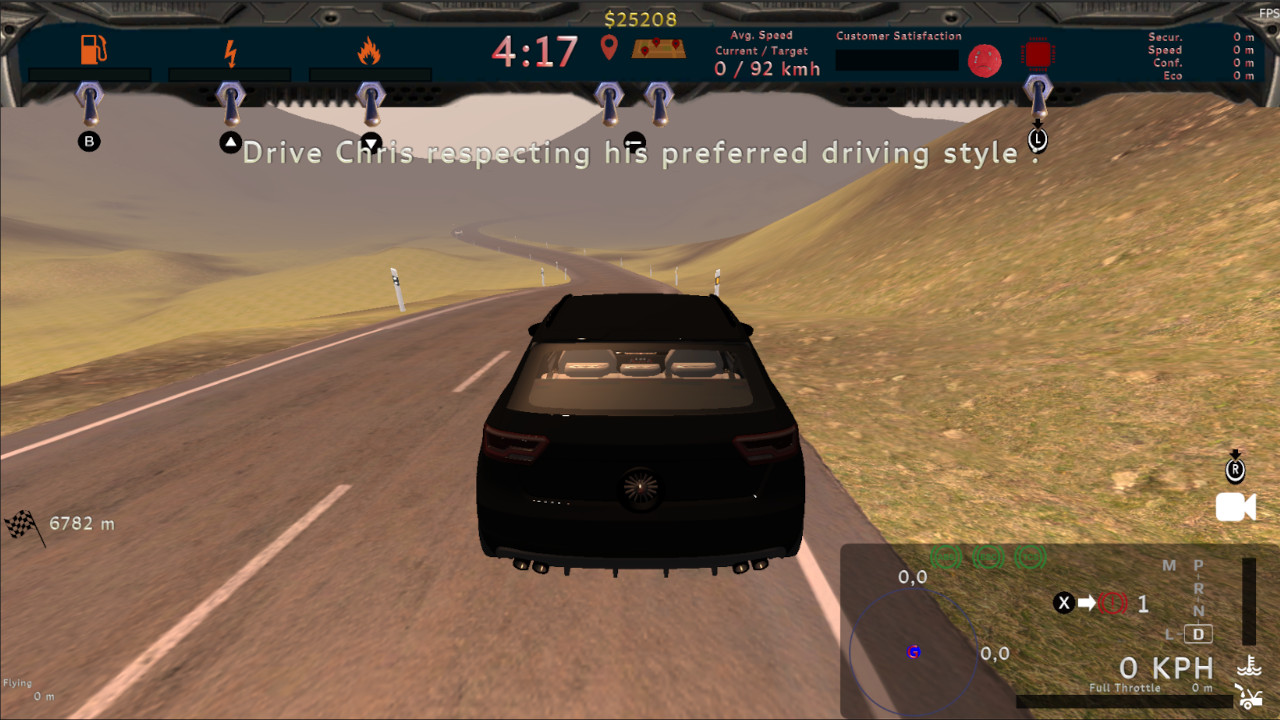Viewport: 1280px width, 720px height.
Task: Click the car fluid leak icon
Action: click(x=1251, y=697)
